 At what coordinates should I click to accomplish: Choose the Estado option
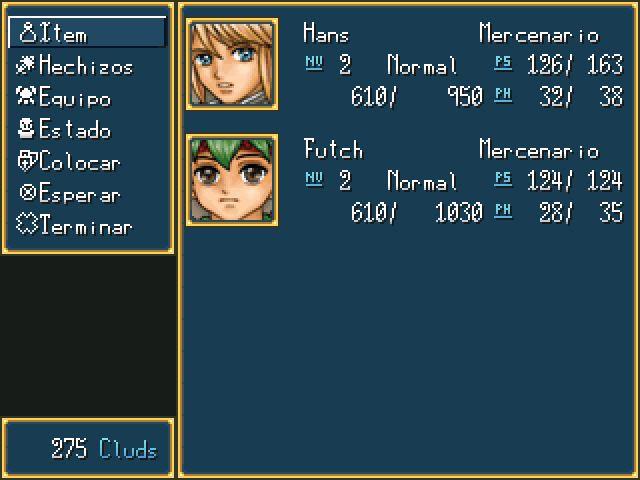[x=87, y=130]
